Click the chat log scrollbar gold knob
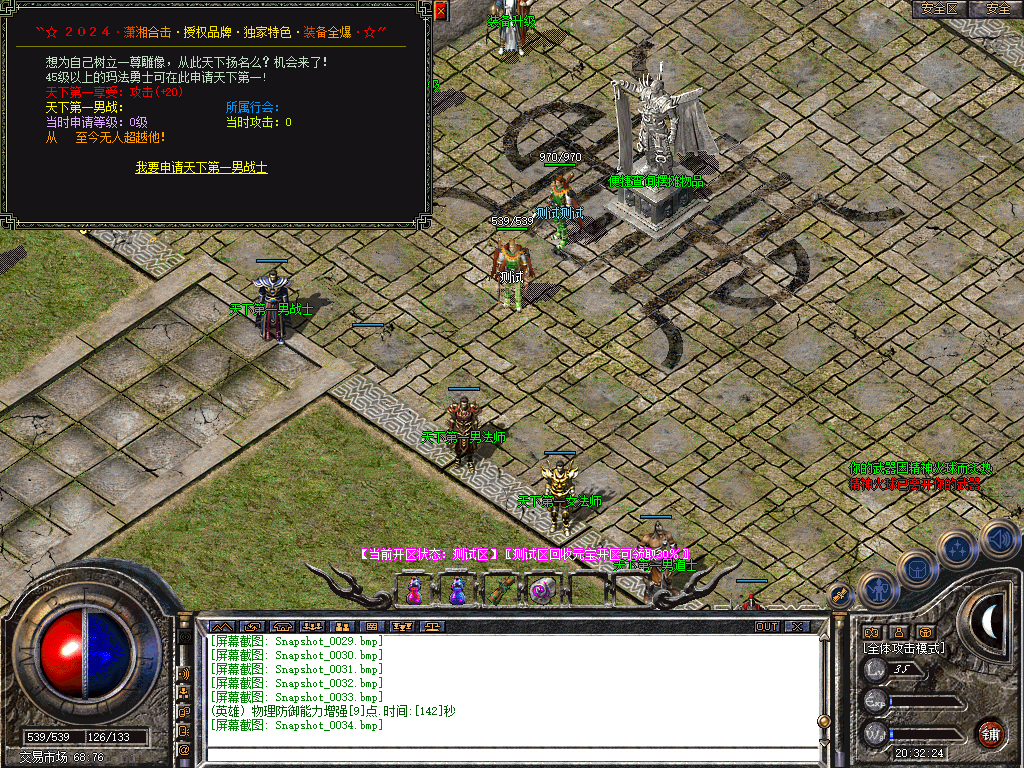Screen dimensions: 1024x768 click(823, 720)
